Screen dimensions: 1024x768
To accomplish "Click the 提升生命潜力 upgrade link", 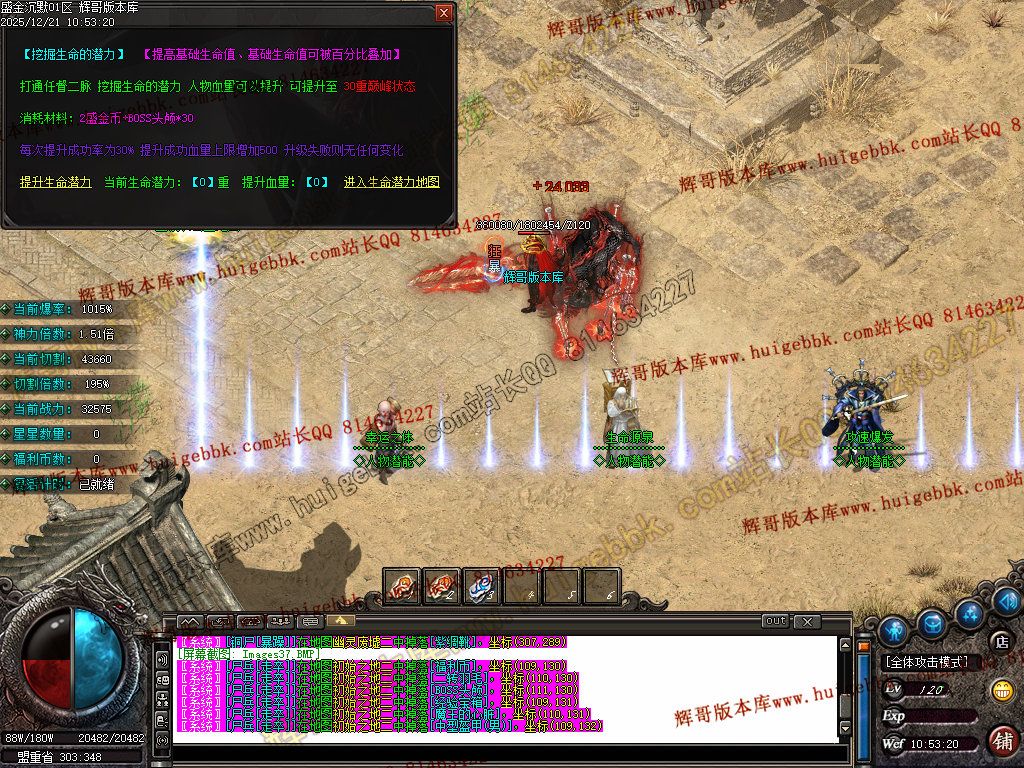I will point(56,182).
